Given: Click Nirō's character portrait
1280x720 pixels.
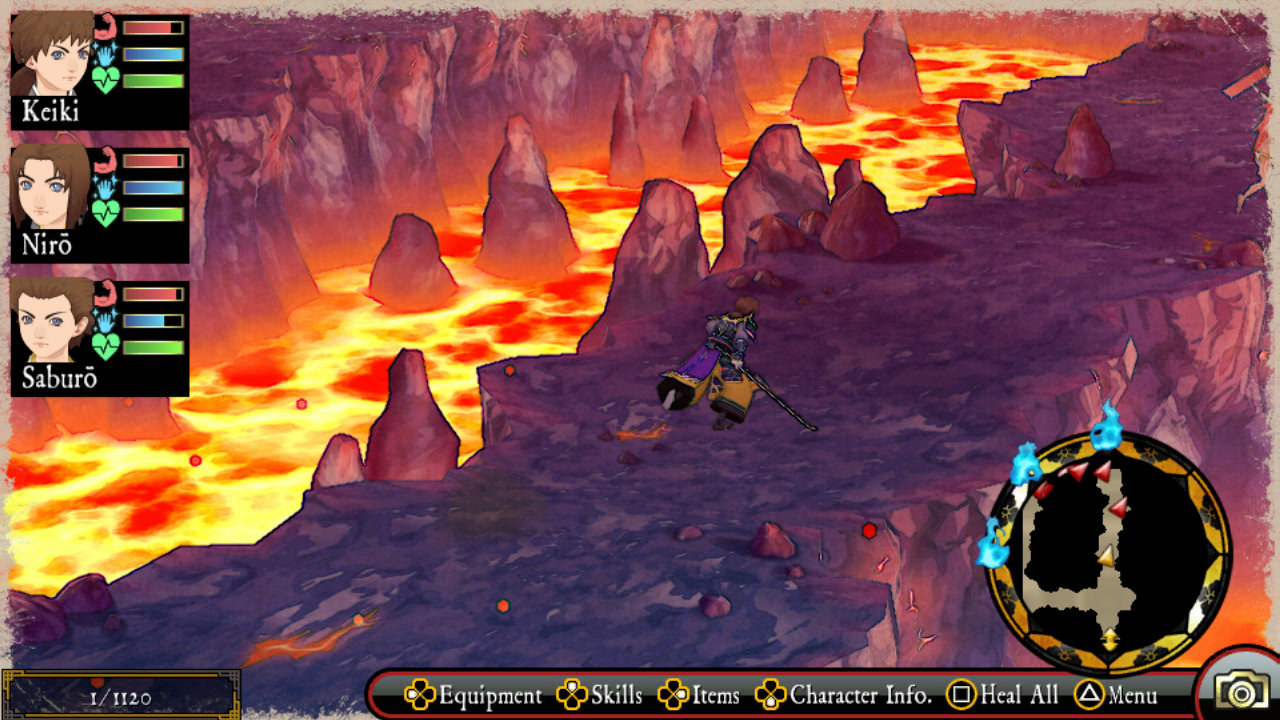Looking at the screenshot, I should [x=45, y=190].
